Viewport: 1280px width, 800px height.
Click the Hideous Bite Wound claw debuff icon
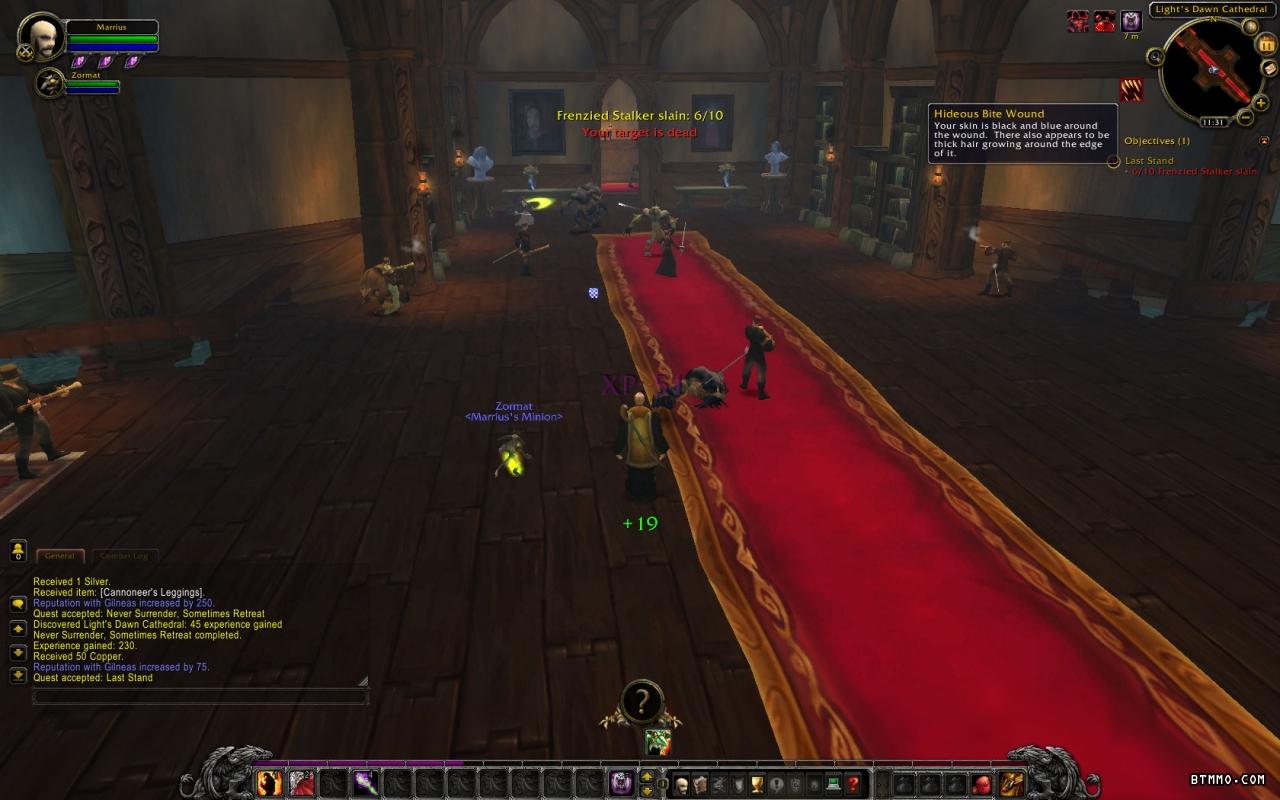1131,90
